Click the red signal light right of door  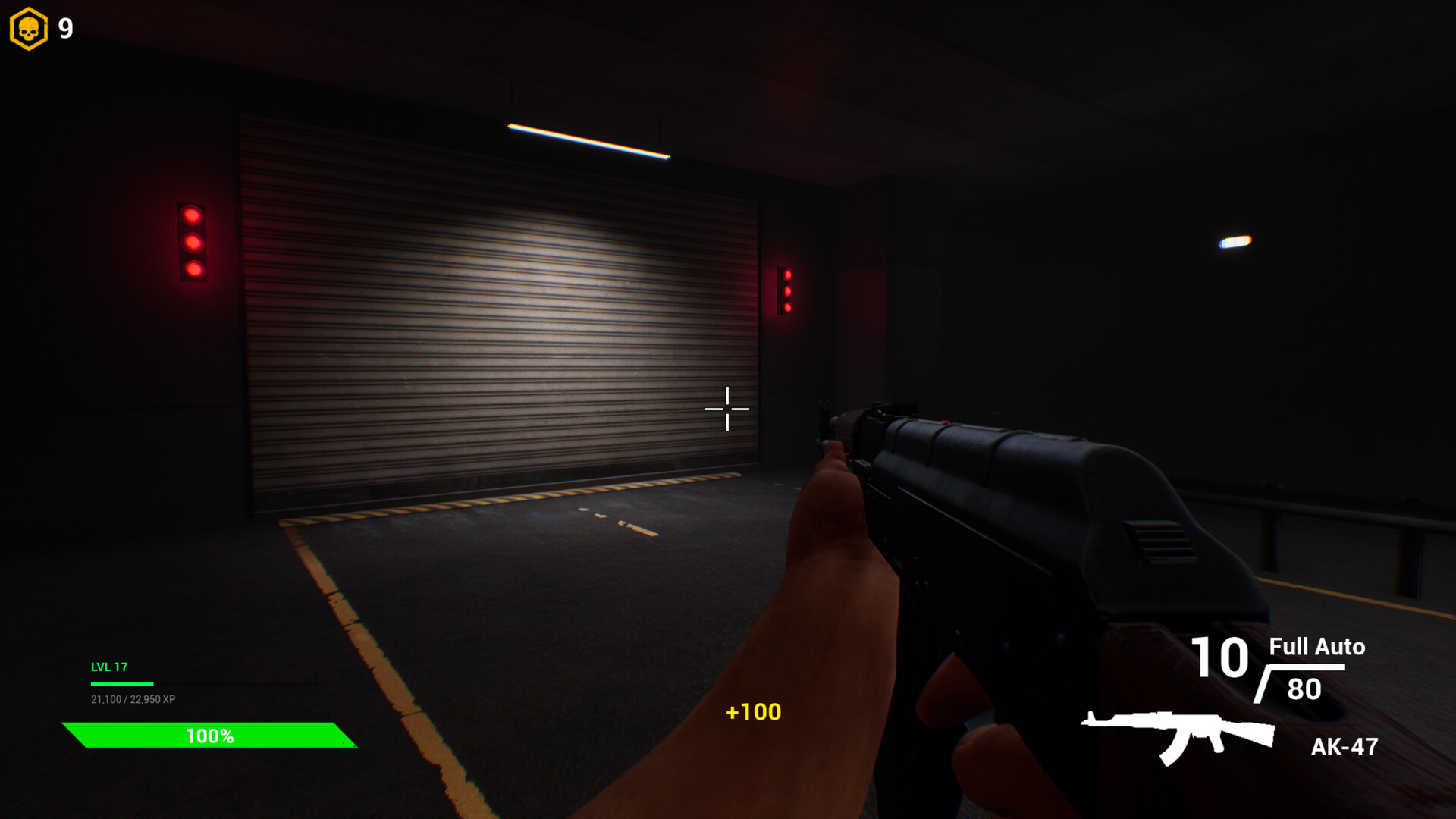(789, 292)
